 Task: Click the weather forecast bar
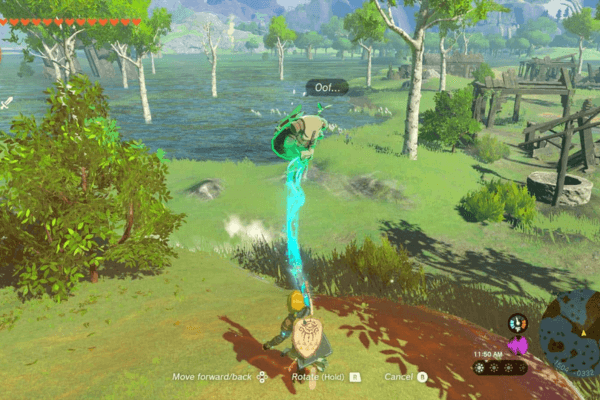pos(500,368)
